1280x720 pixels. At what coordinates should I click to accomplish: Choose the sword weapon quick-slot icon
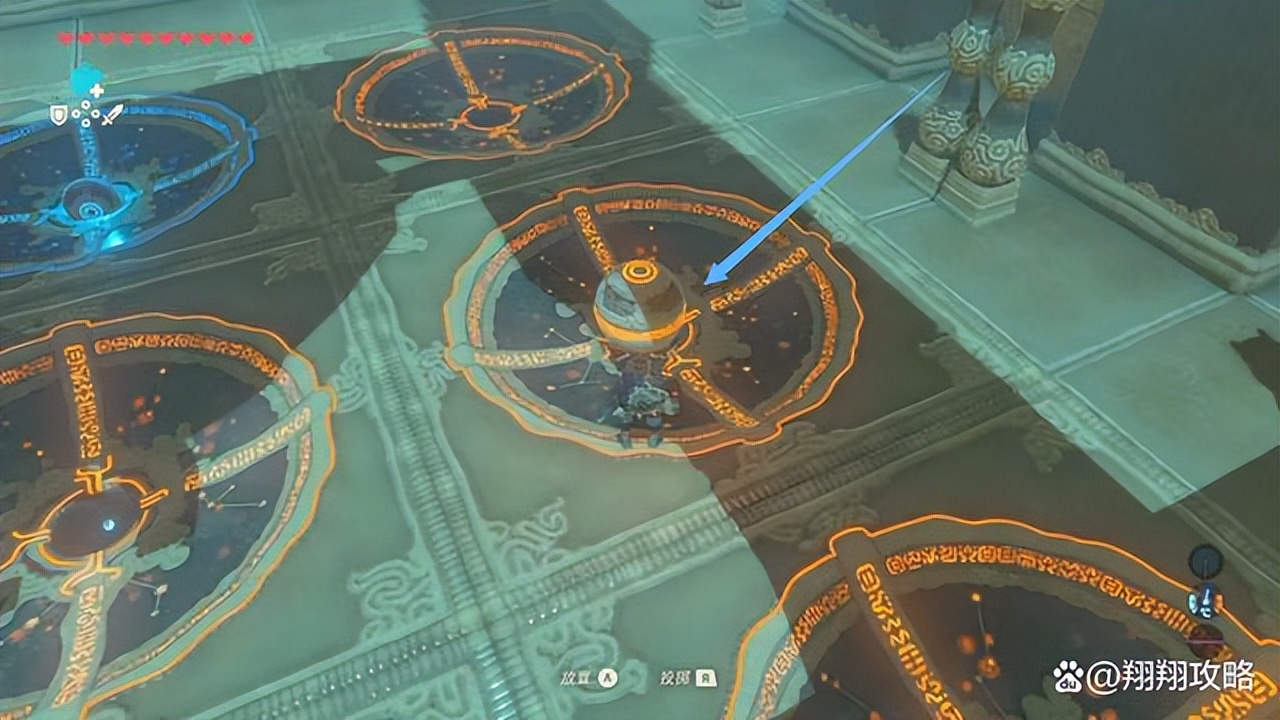[x=111, y=115]
